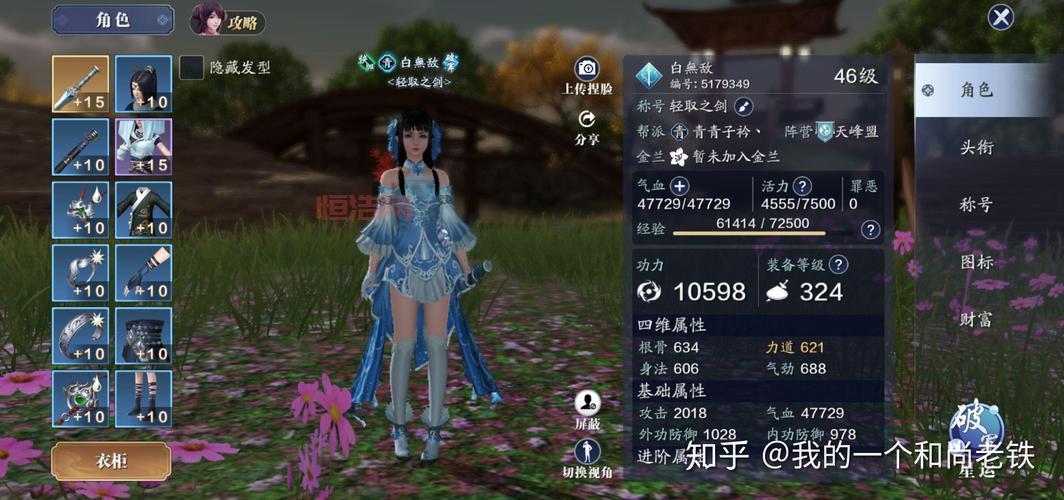The image size is (1064, 500).
Task: Select the 角色 tab in the sidebar
Action: tap(976, 90)
